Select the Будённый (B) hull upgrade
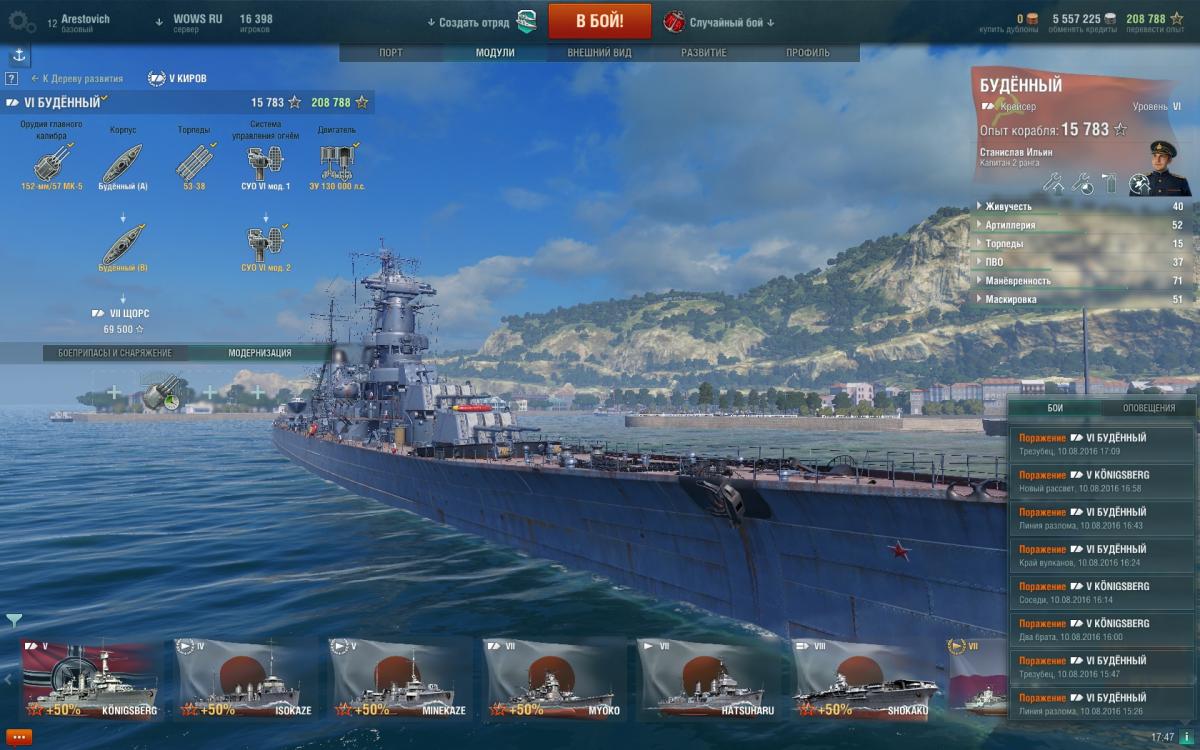This screenshot has height=750, width=1200. pyautogui.click(x=123, y=245)
